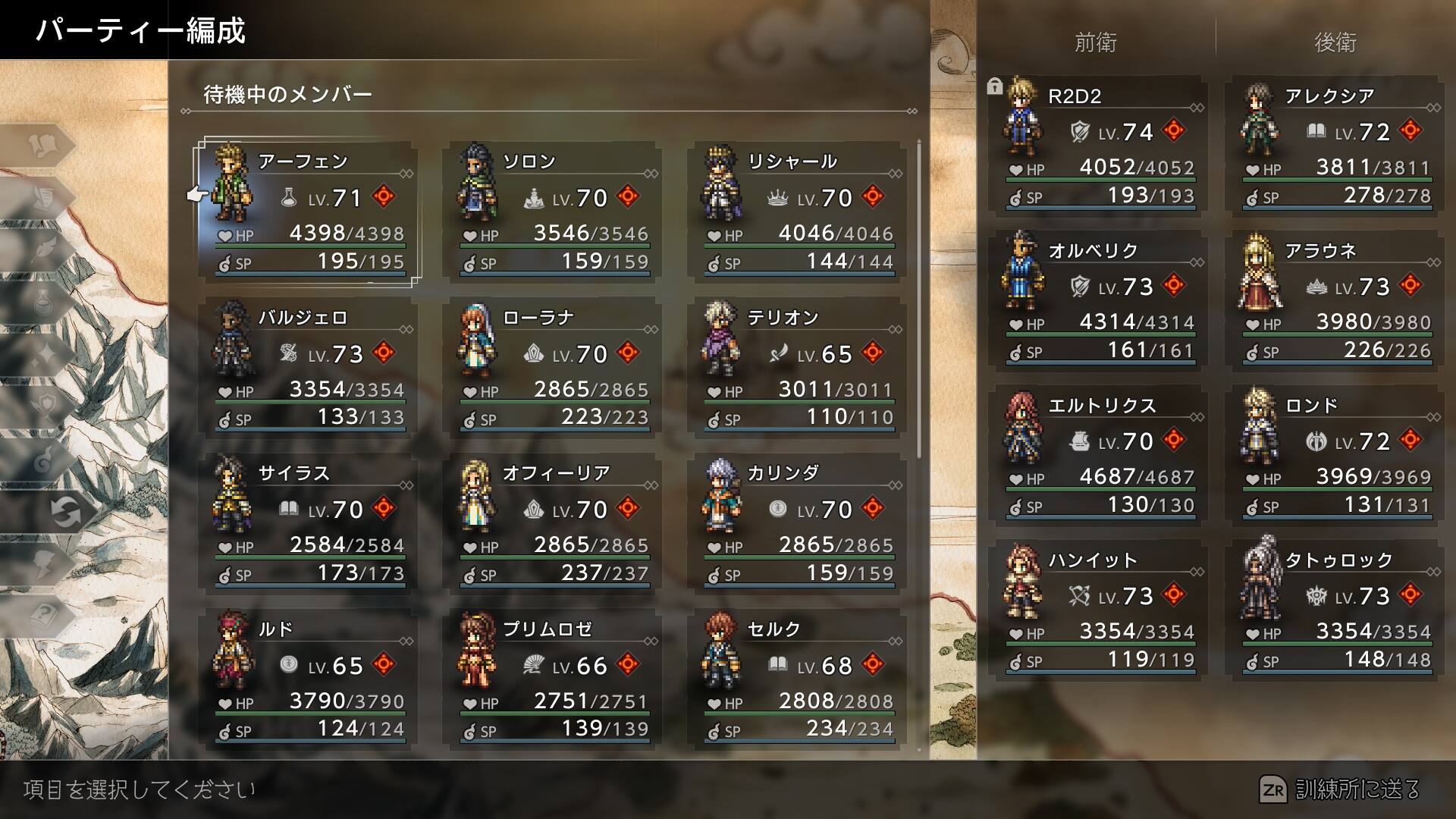Select ロンド back-row slot

[x=1333, y=456]
